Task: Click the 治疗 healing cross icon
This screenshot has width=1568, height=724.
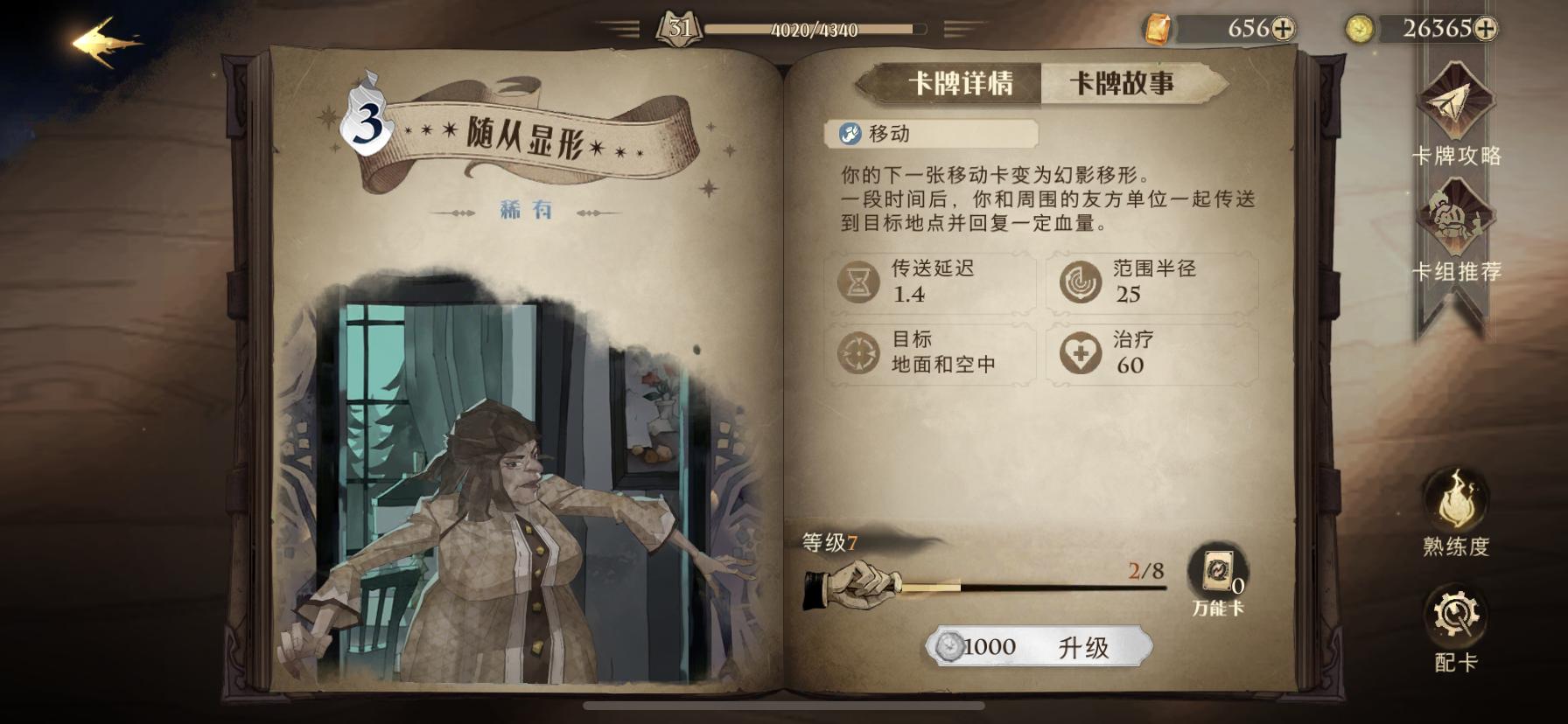Action: [x=1082, y=353]
